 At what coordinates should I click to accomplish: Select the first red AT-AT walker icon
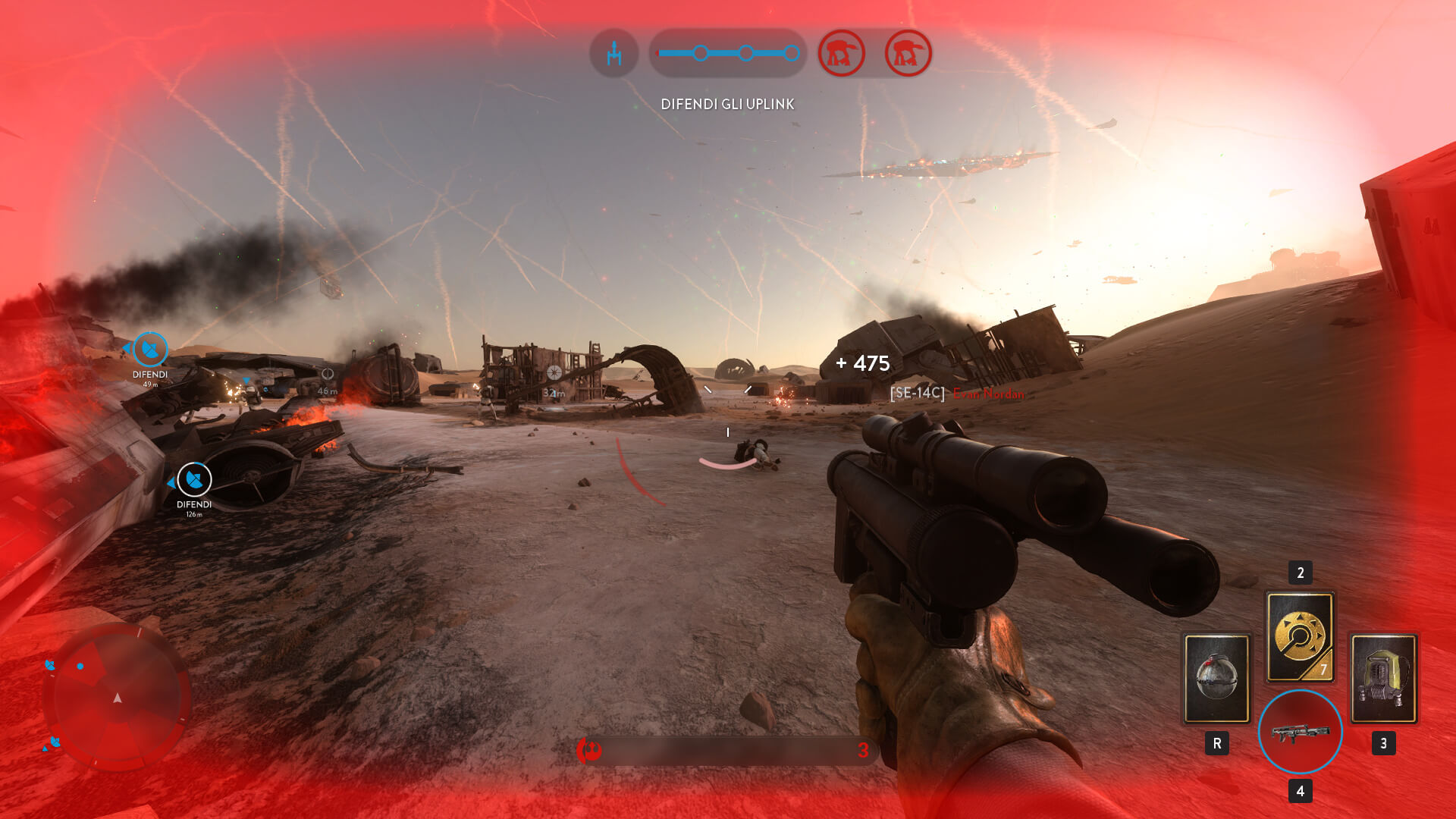click(x=844, y=53)
